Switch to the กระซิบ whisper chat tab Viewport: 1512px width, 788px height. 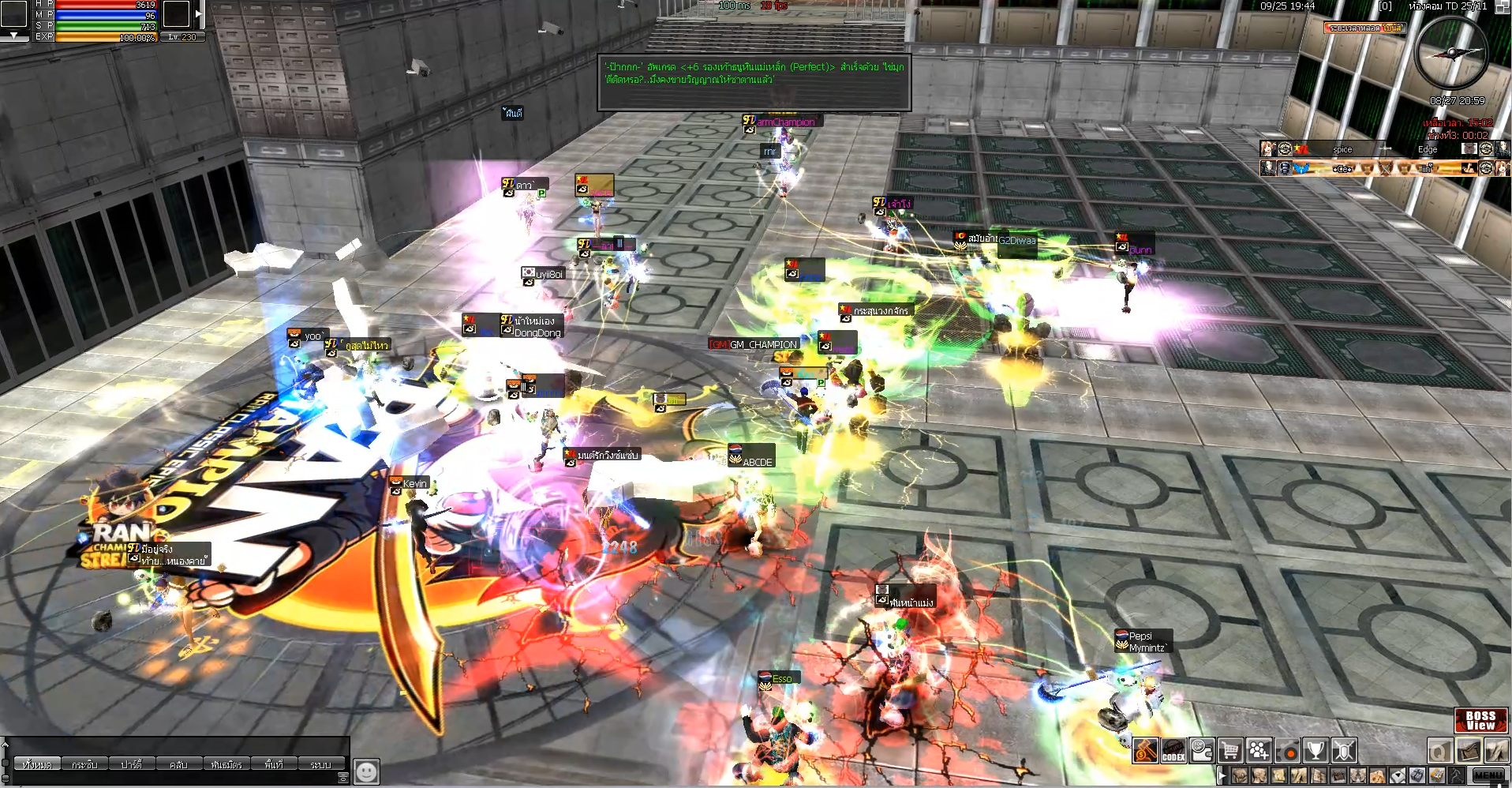tap(84, 764)
